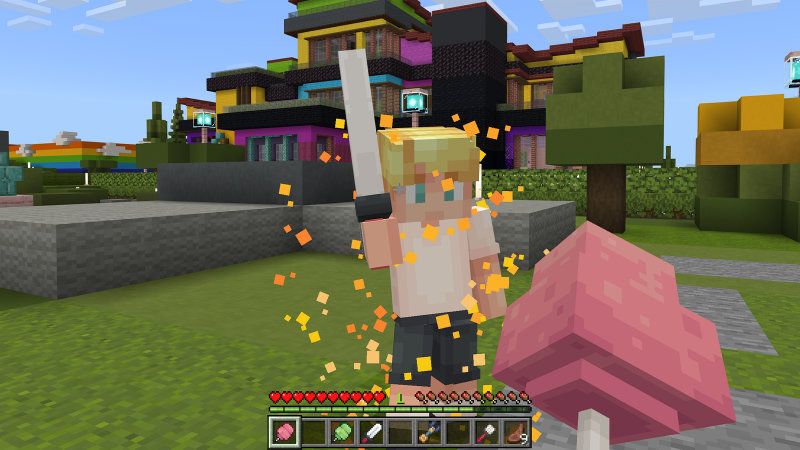Choose the white sword hotbar slot
This screenshot has height=450, width=800.
[x=372, y=432]
